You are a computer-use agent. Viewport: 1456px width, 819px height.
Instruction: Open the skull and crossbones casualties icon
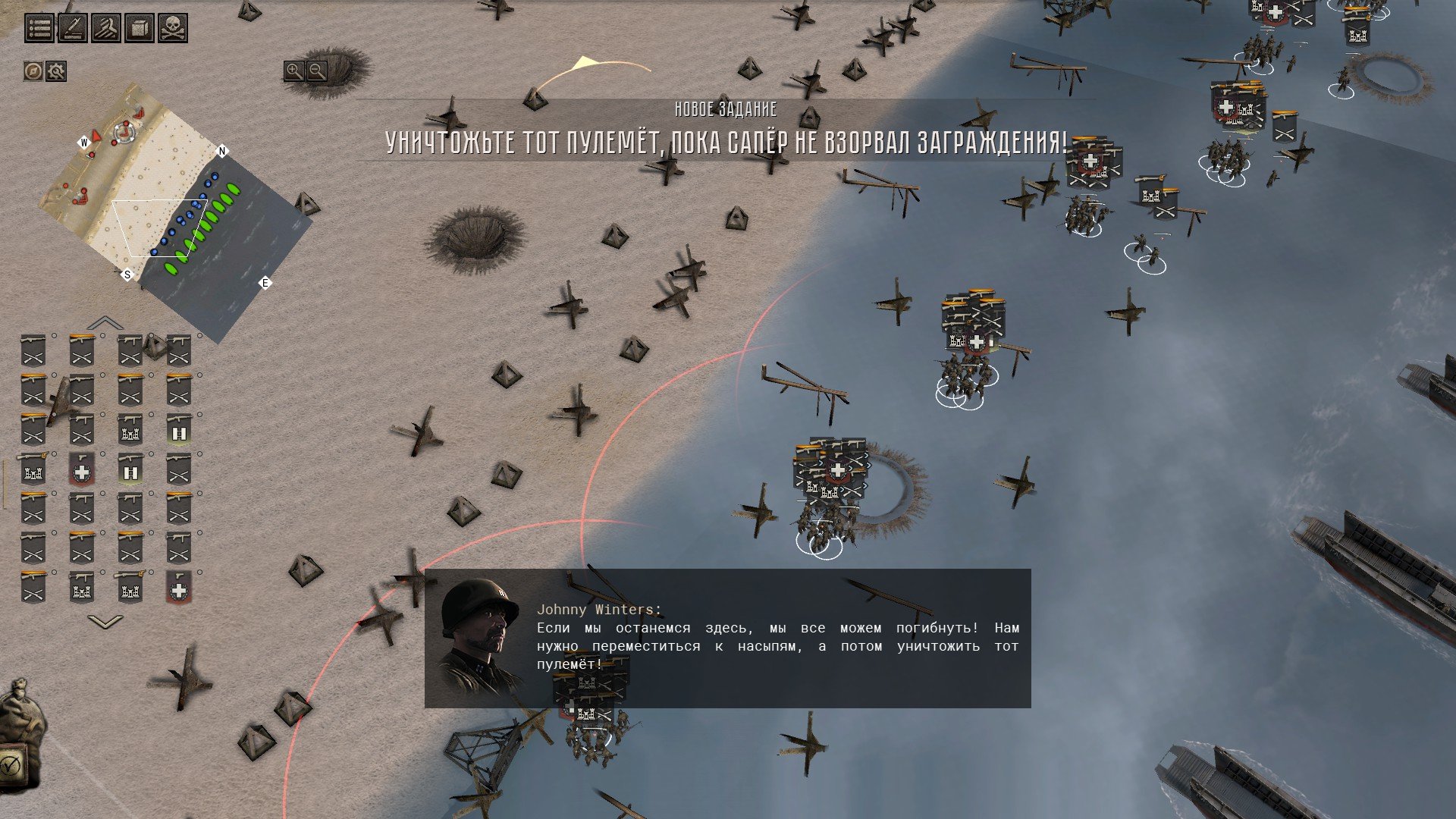tap(173, 29)
